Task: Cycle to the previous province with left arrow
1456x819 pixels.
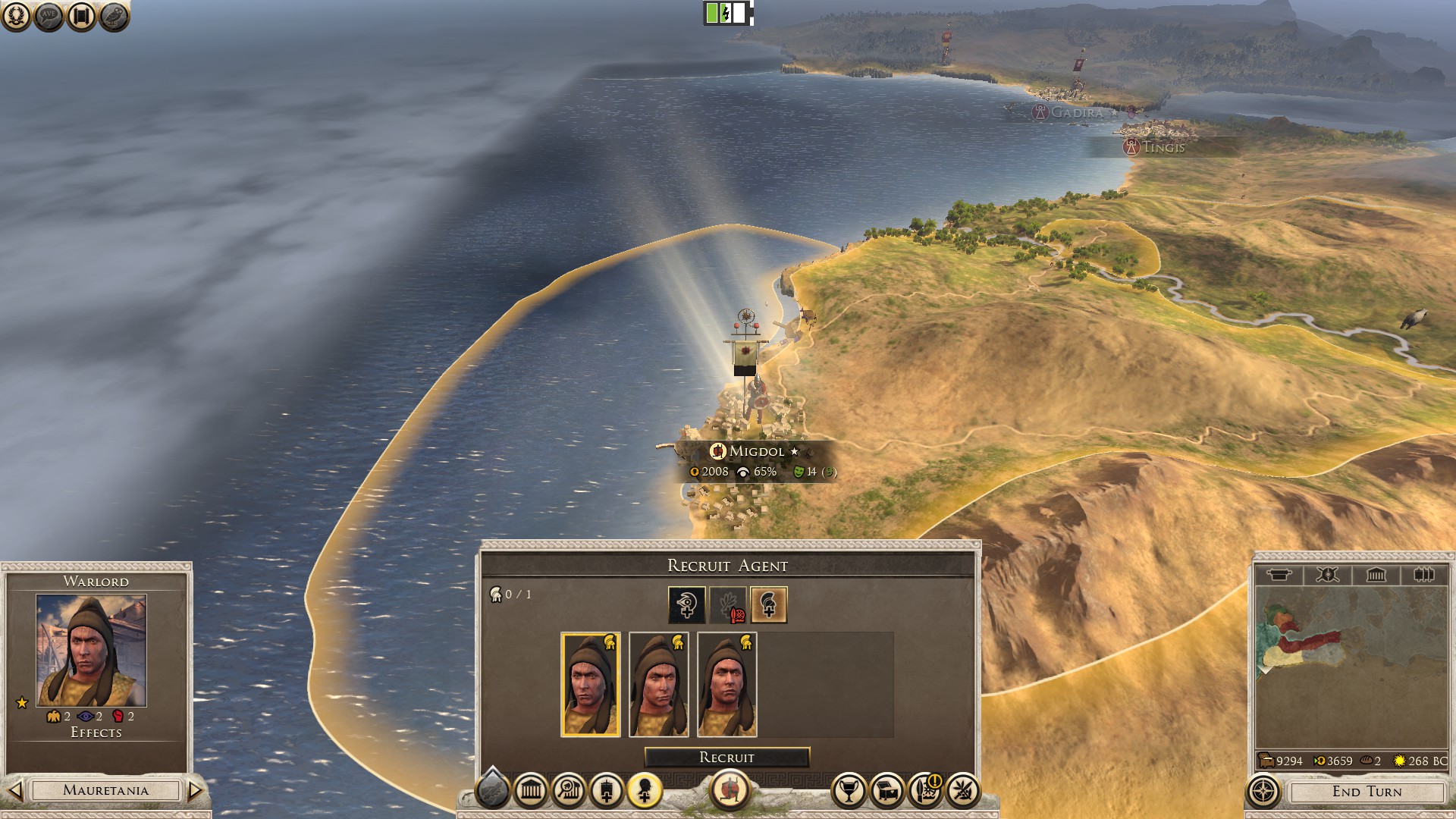Action: [x=14, y=791]
